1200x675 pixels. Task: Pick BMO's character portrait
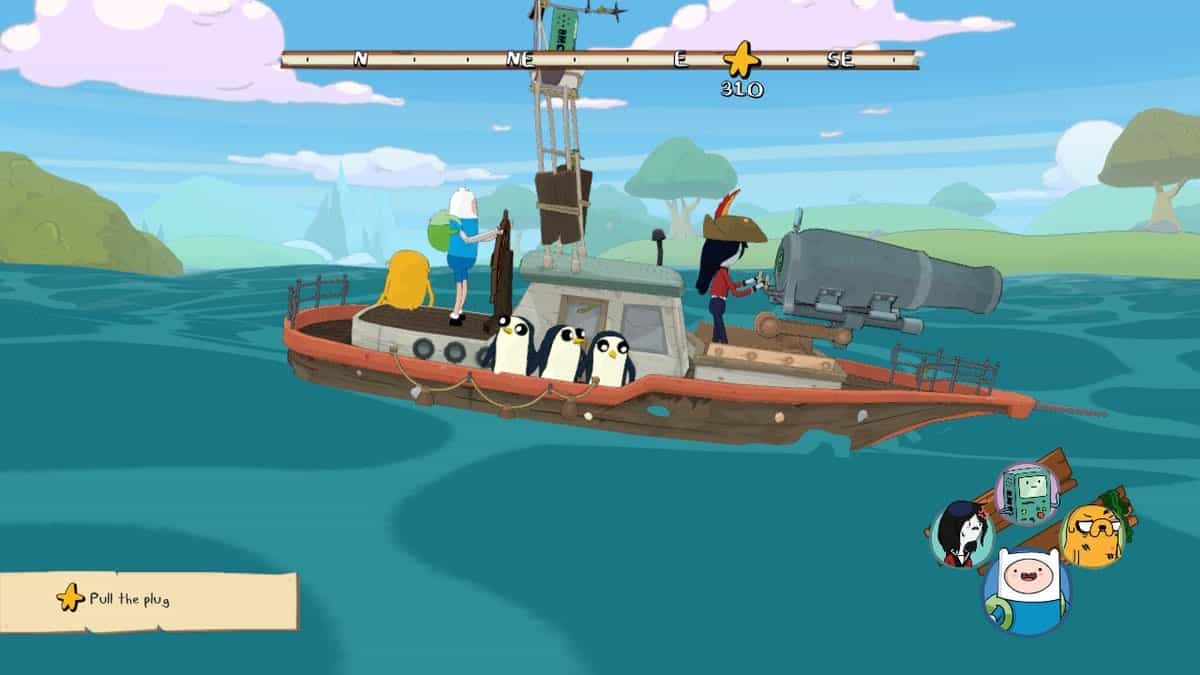click(x=1027, y=493)
